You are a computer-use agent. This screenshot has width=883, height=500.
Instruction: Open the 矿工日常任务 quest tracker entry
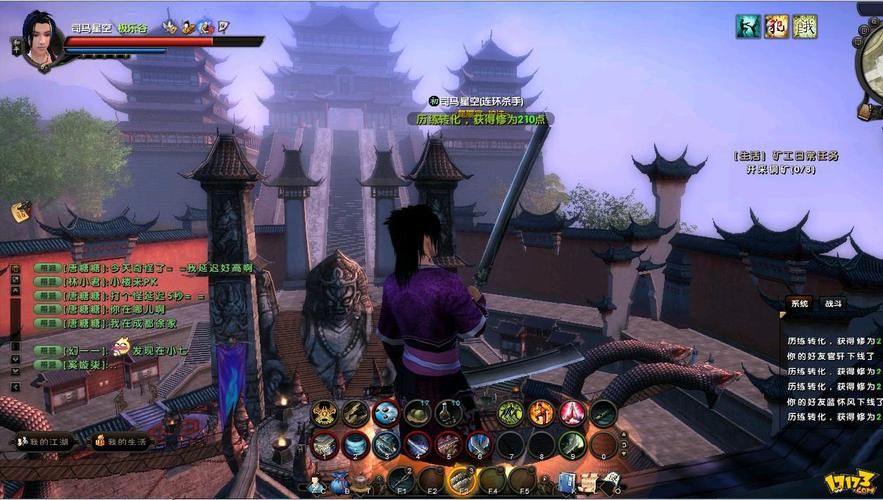pos(786,156)
